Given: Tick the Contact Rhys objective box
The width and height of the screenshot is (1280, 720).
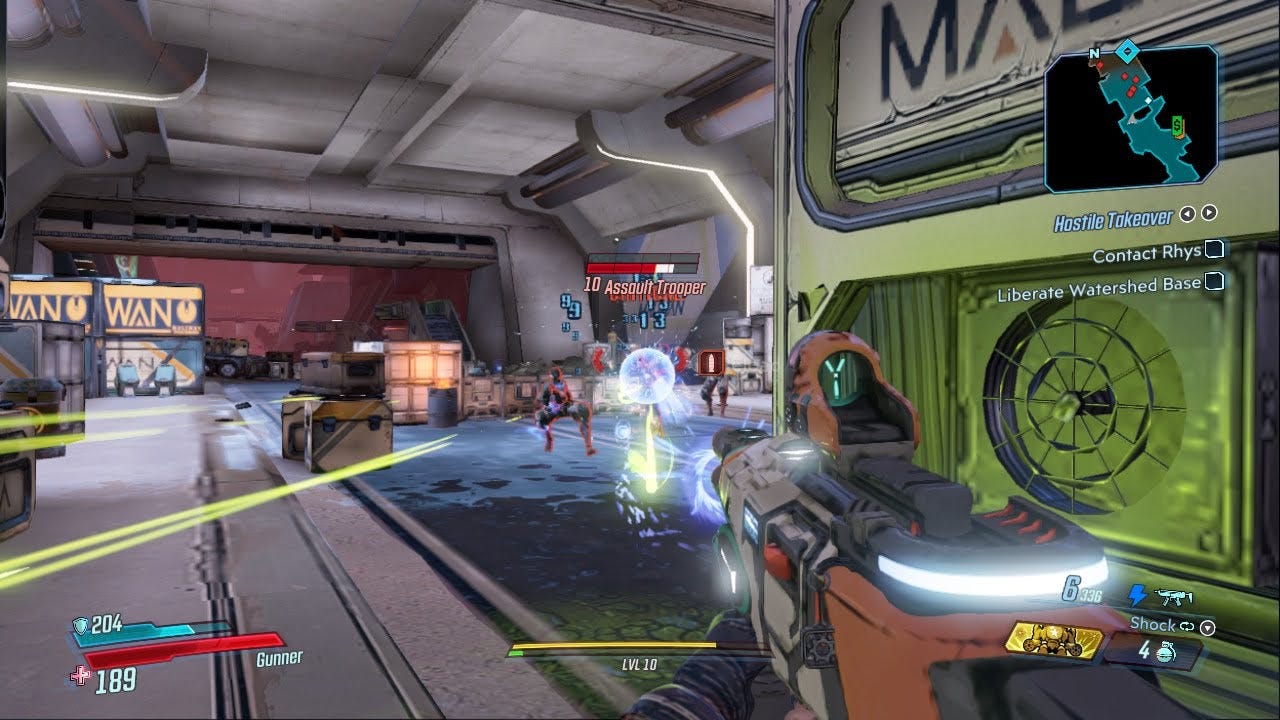Looking at the screenshot, I should pos(1214,250).
